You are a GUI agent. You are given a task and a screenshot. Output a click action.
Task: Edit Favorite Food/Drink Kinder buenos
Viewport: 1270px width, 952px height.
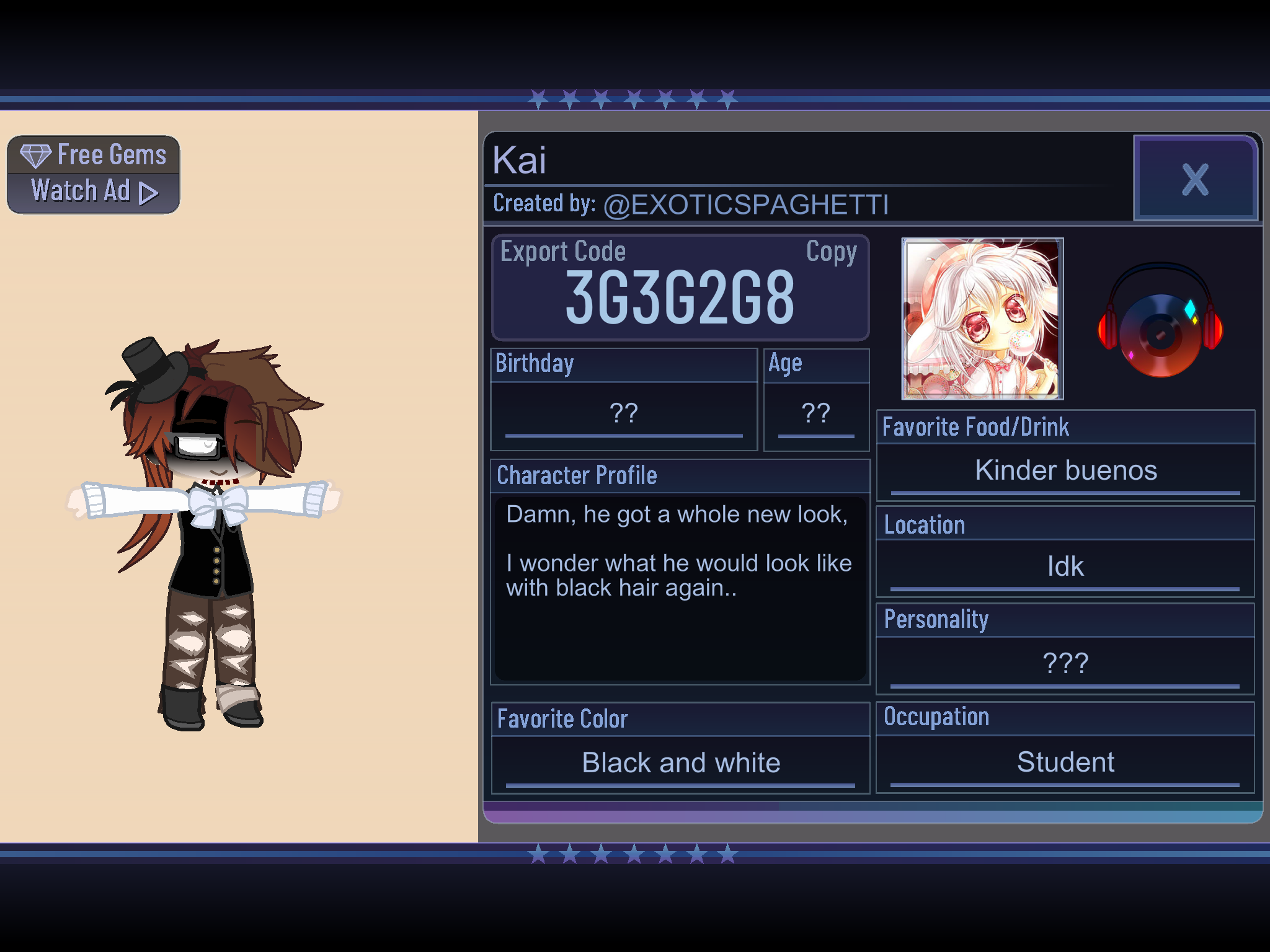[x=1065, y=470]
